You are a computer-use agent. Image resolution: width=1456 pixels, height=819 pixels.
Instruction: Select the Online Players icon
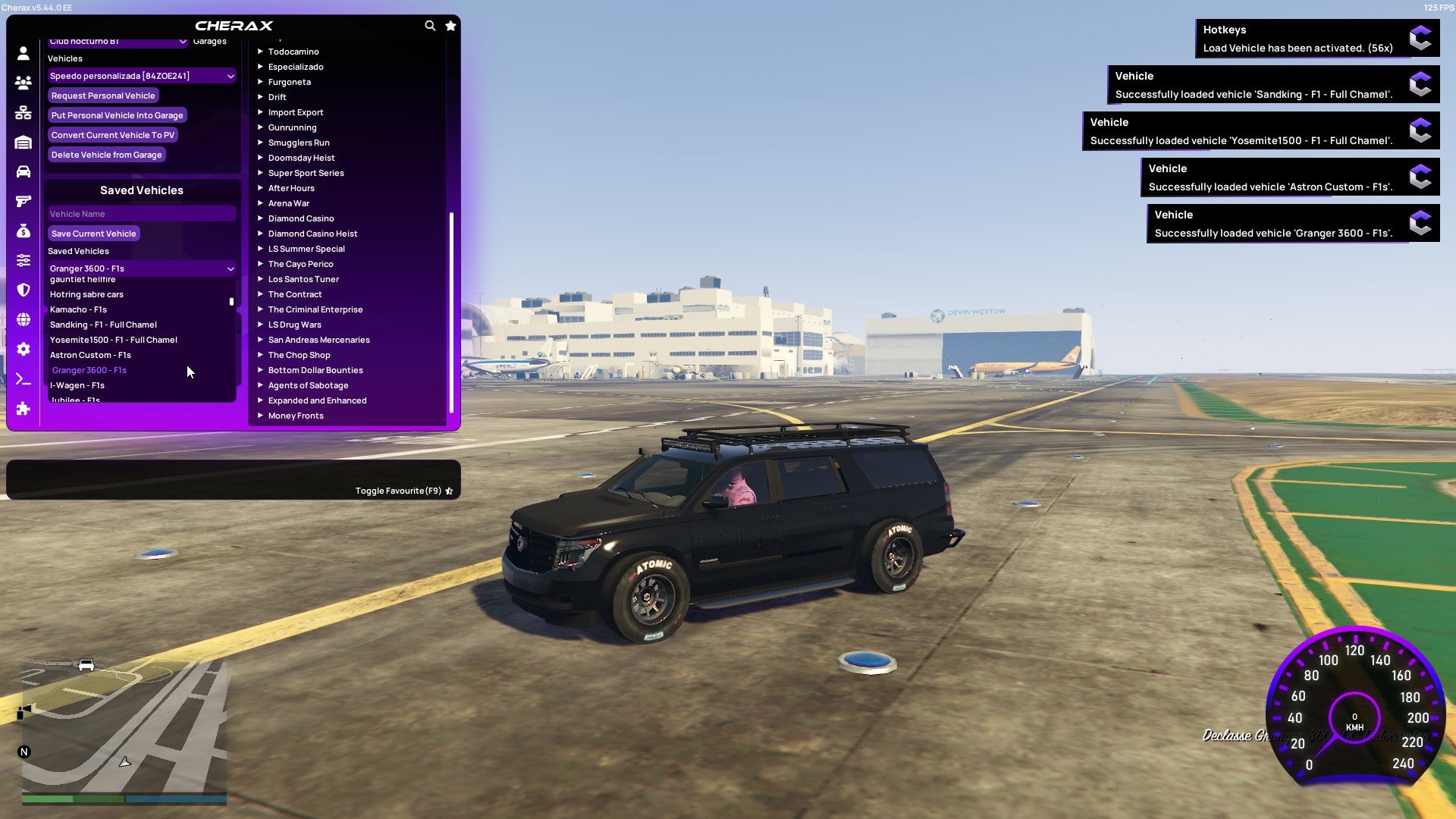23,83
